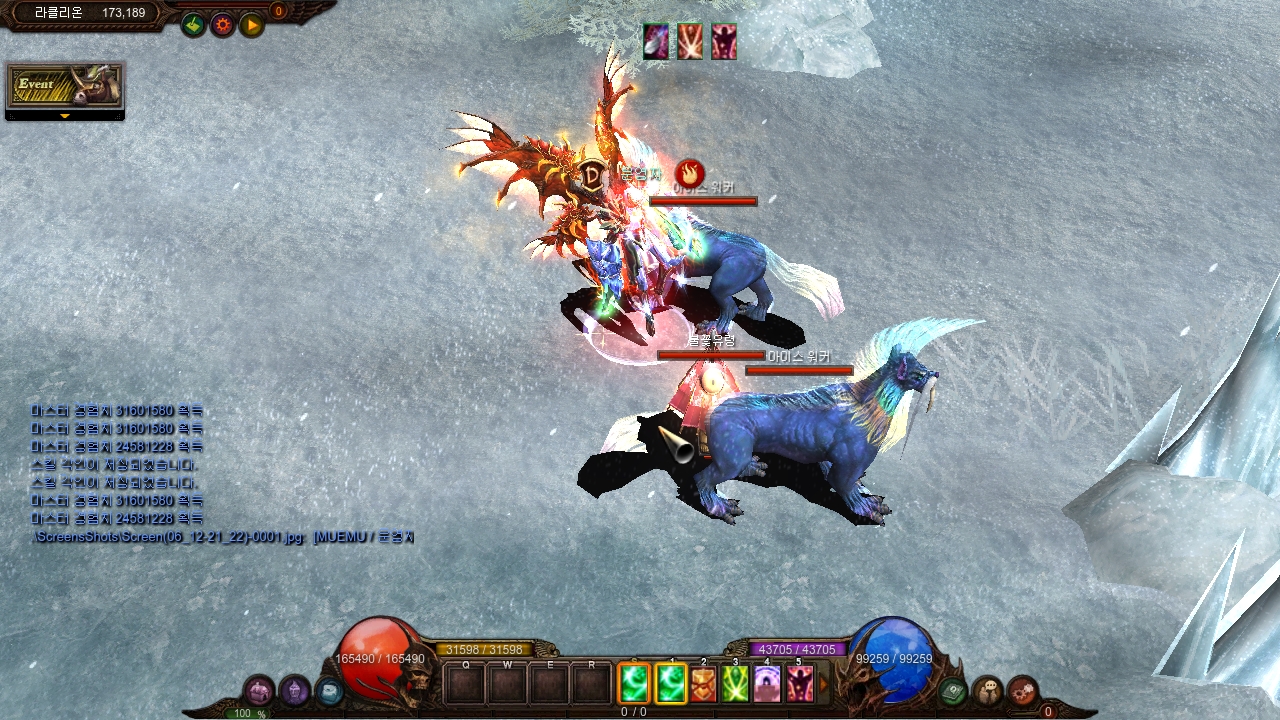
Task: Open the purple character figure icon
Action: click(x=294, y=690)
